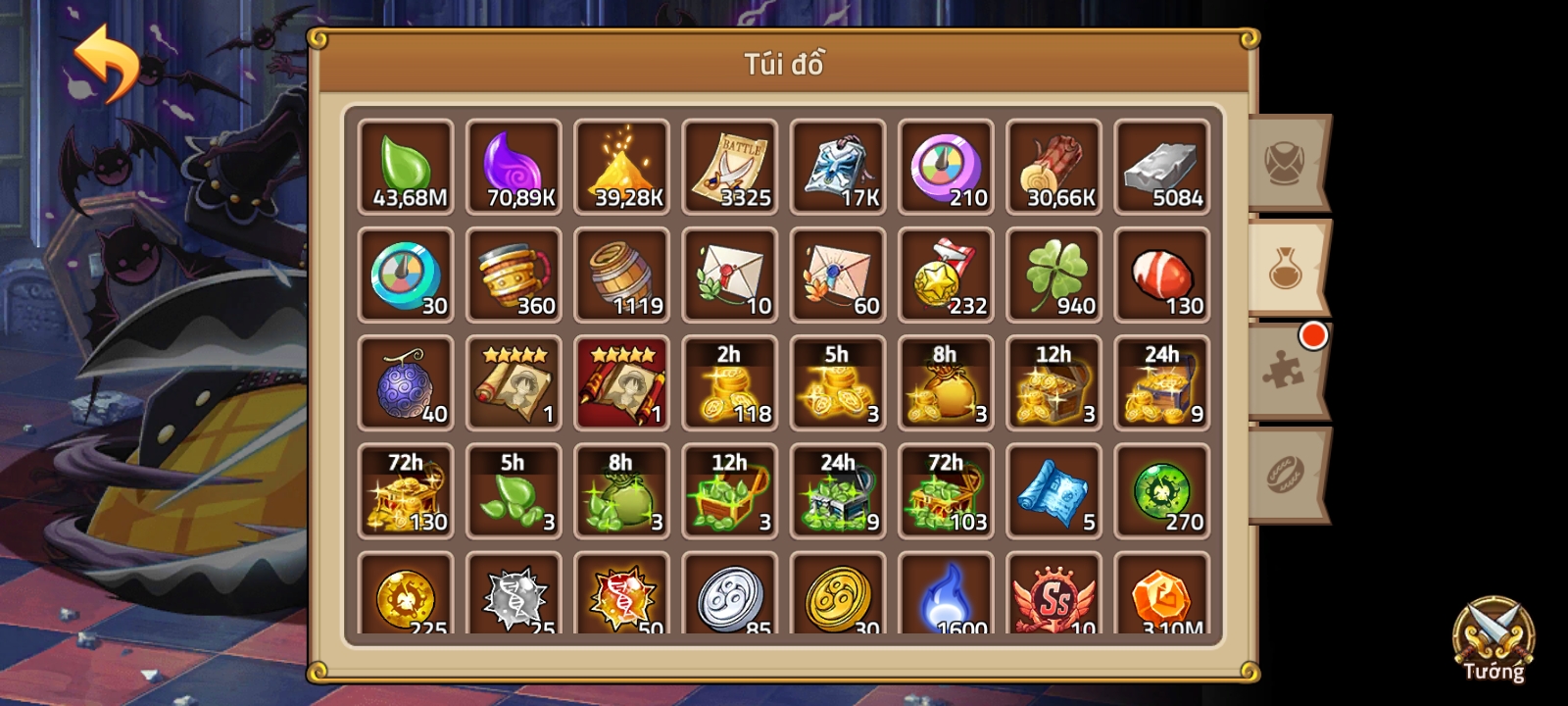Open the wooden barrel item showing 1119
Image resolution: width=1568 pixels, height=706 pixels.
pos(622,275)
